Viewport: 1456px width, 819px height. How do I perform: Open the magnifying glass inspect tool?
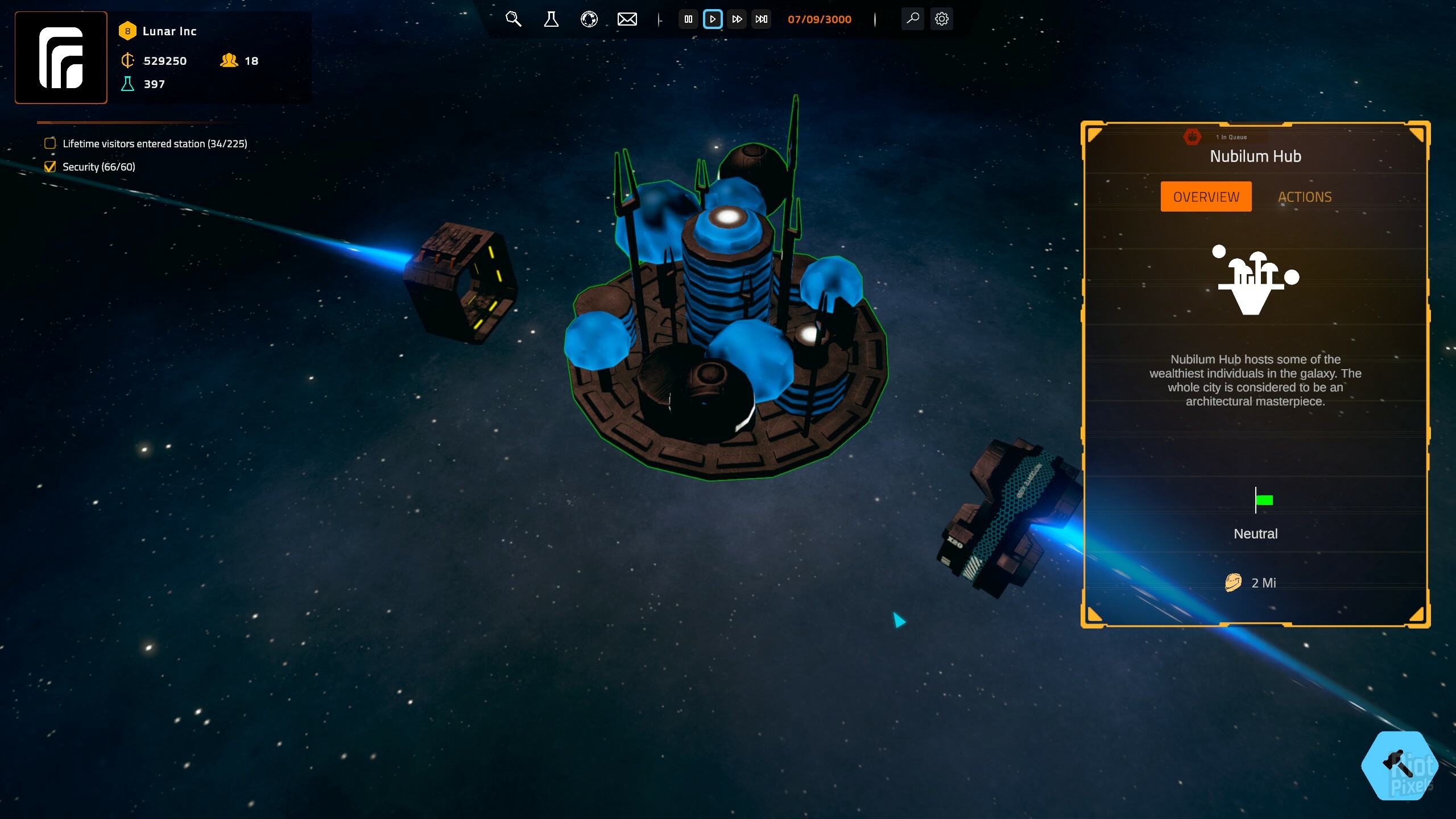(x=513, y=19)
